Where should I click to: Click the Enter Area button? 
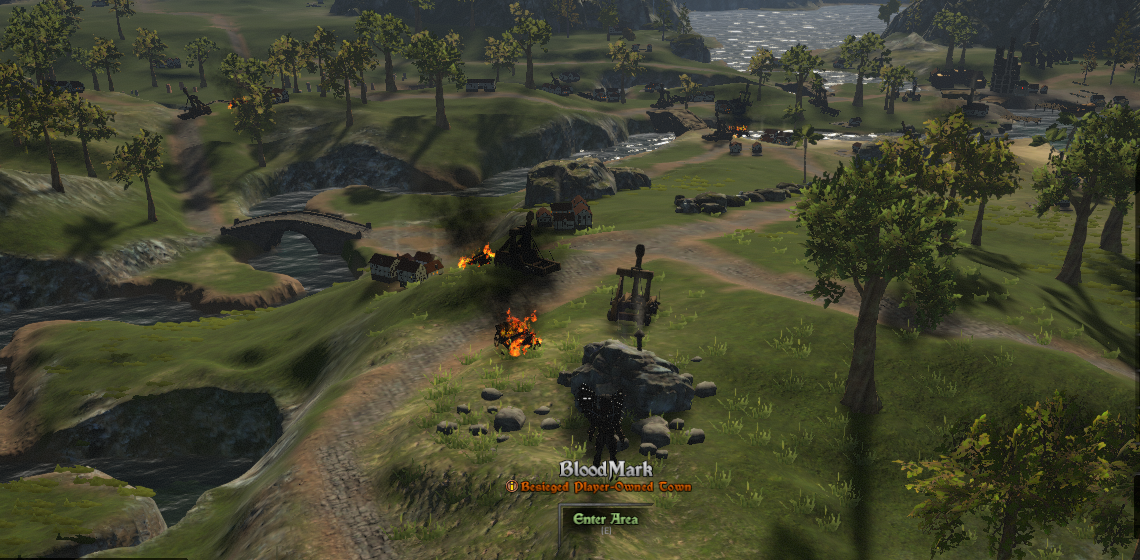(x=603, y=519)
